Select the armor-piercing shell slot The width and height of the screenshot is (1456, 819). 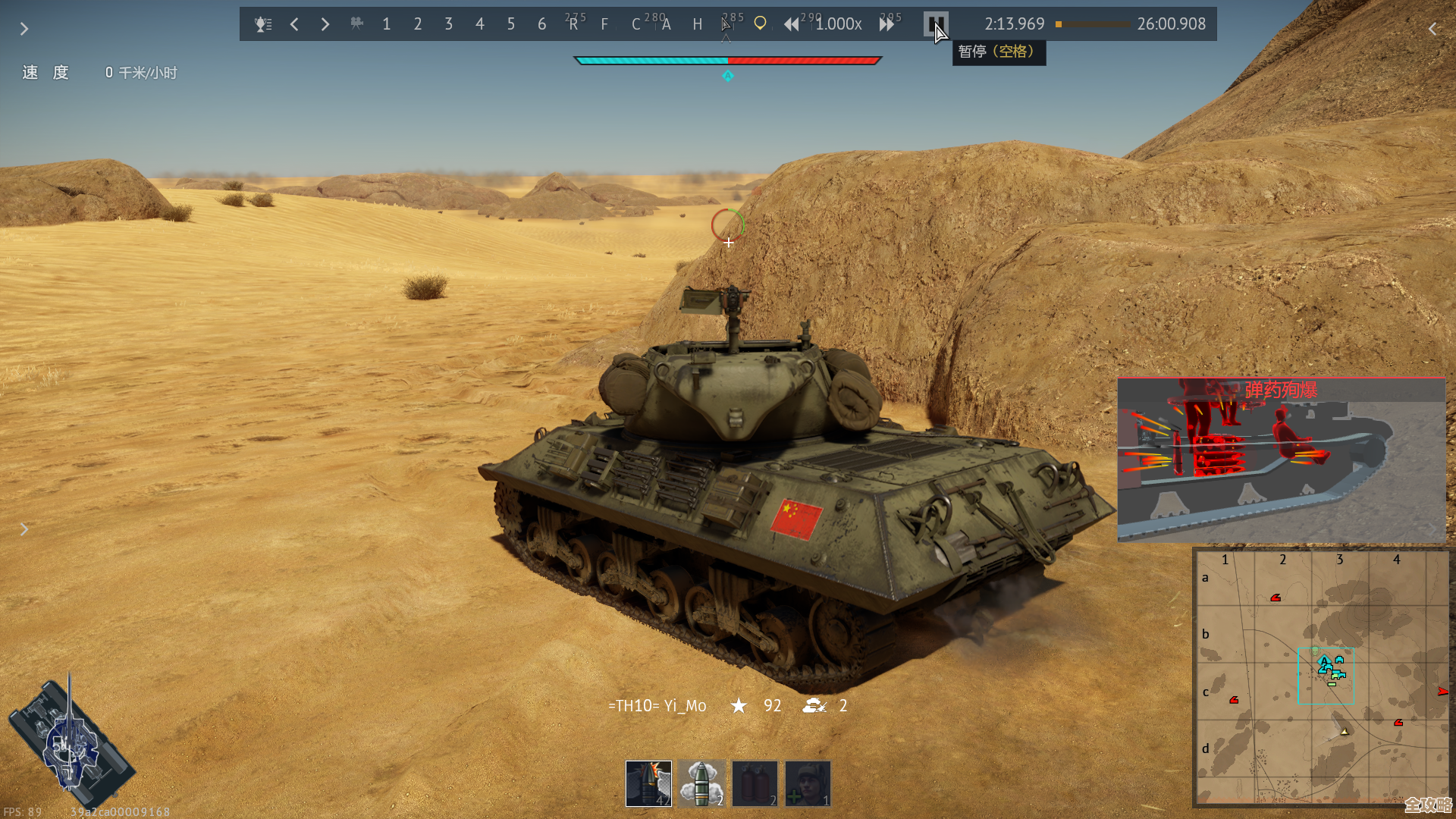pos(648,783)
